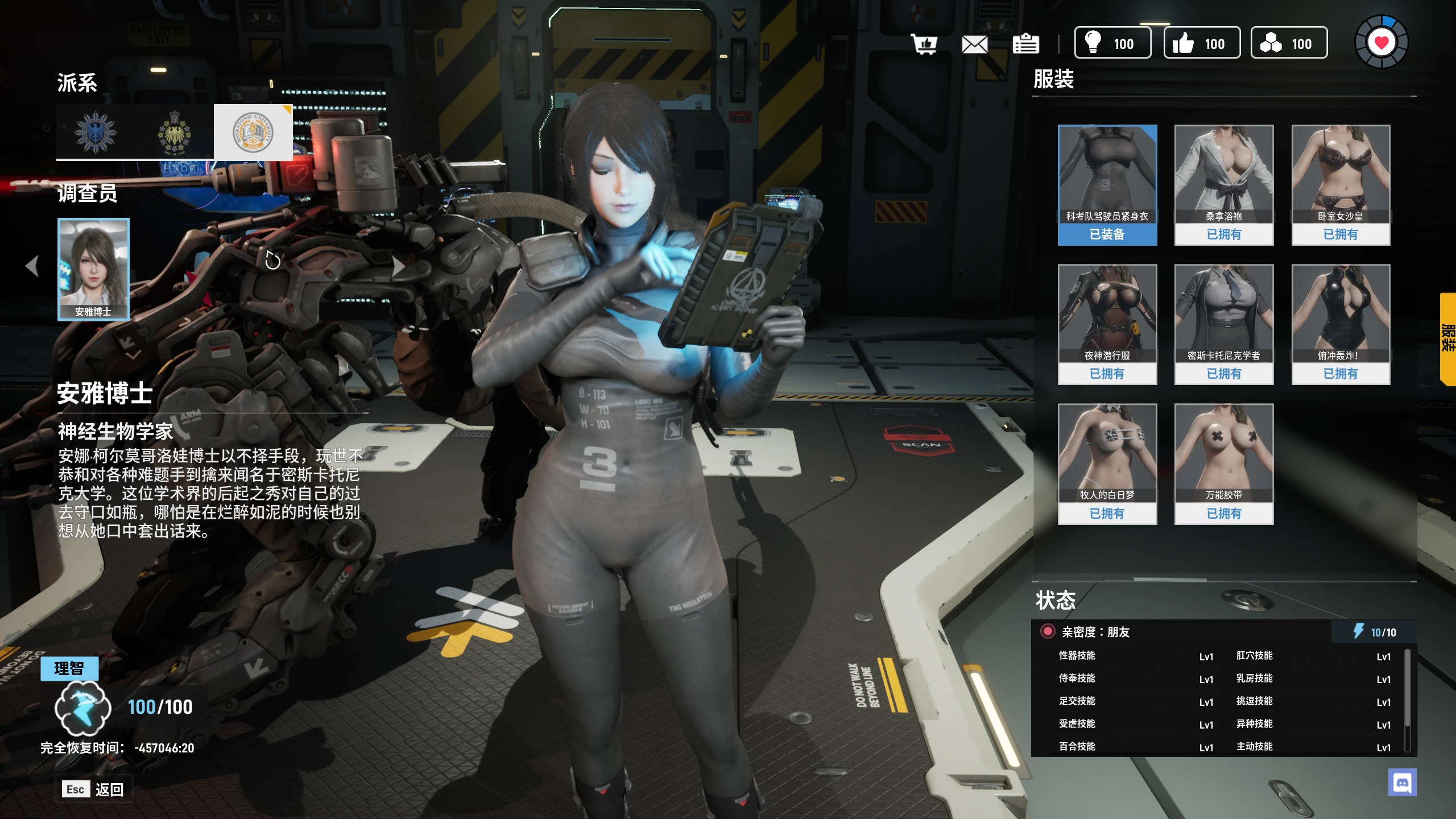The width and height of the screenshot is (1456, 819).
Task: Open the Discord link button
Action: coord(1402,783)
